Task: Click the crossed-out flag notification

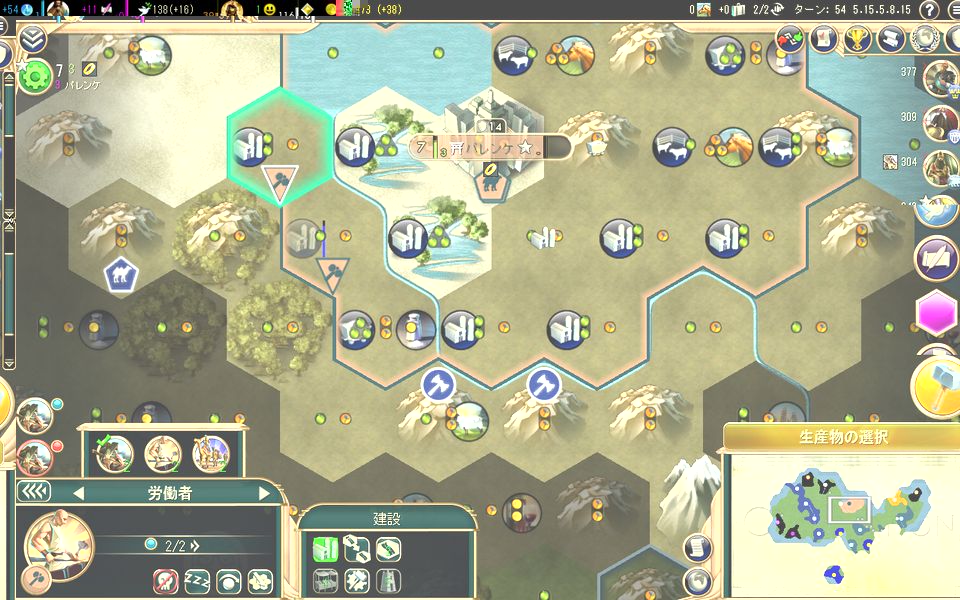Action: pos(937,258)
